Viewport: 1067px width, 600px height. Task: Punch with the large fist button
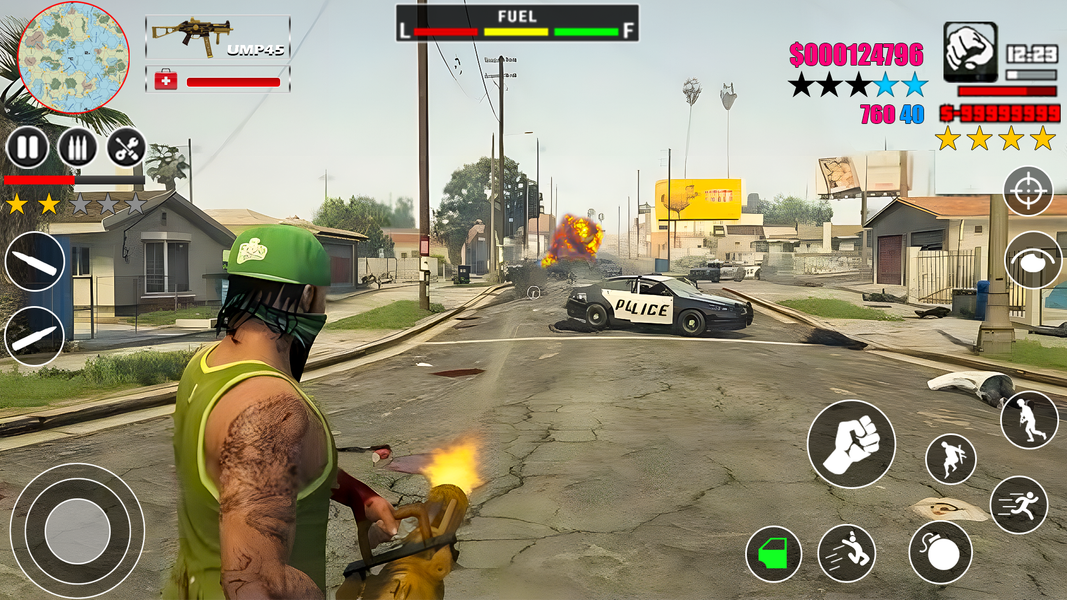tap(851, 444)
